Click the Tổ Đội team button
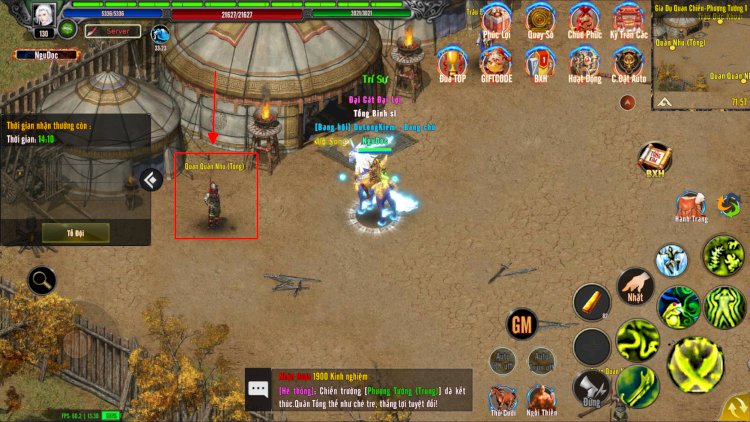The width and height of the screenshot is (750, 422). coord(76,232)
